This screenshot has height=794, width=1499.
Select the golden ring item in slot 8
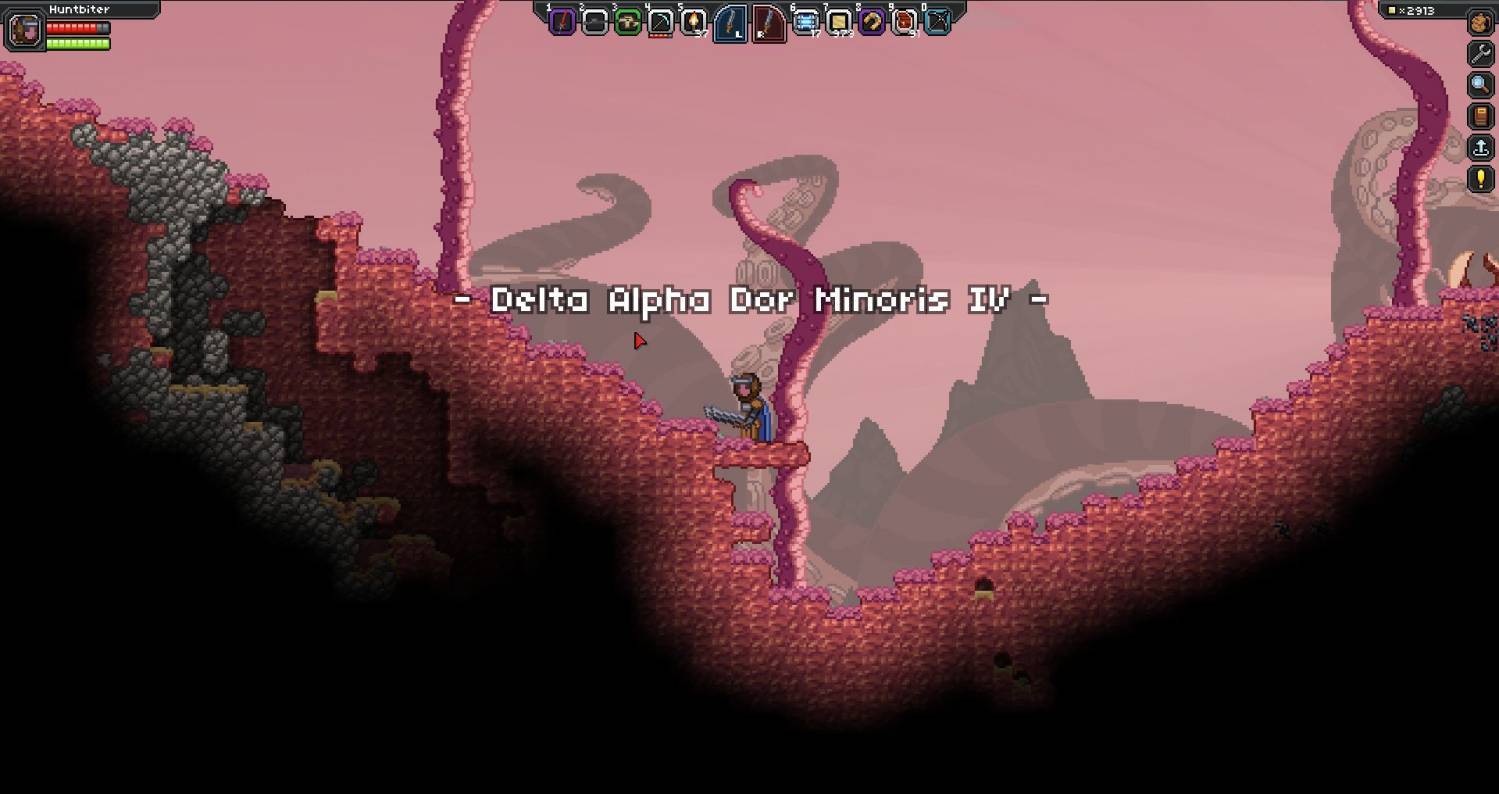pos(872,21)
